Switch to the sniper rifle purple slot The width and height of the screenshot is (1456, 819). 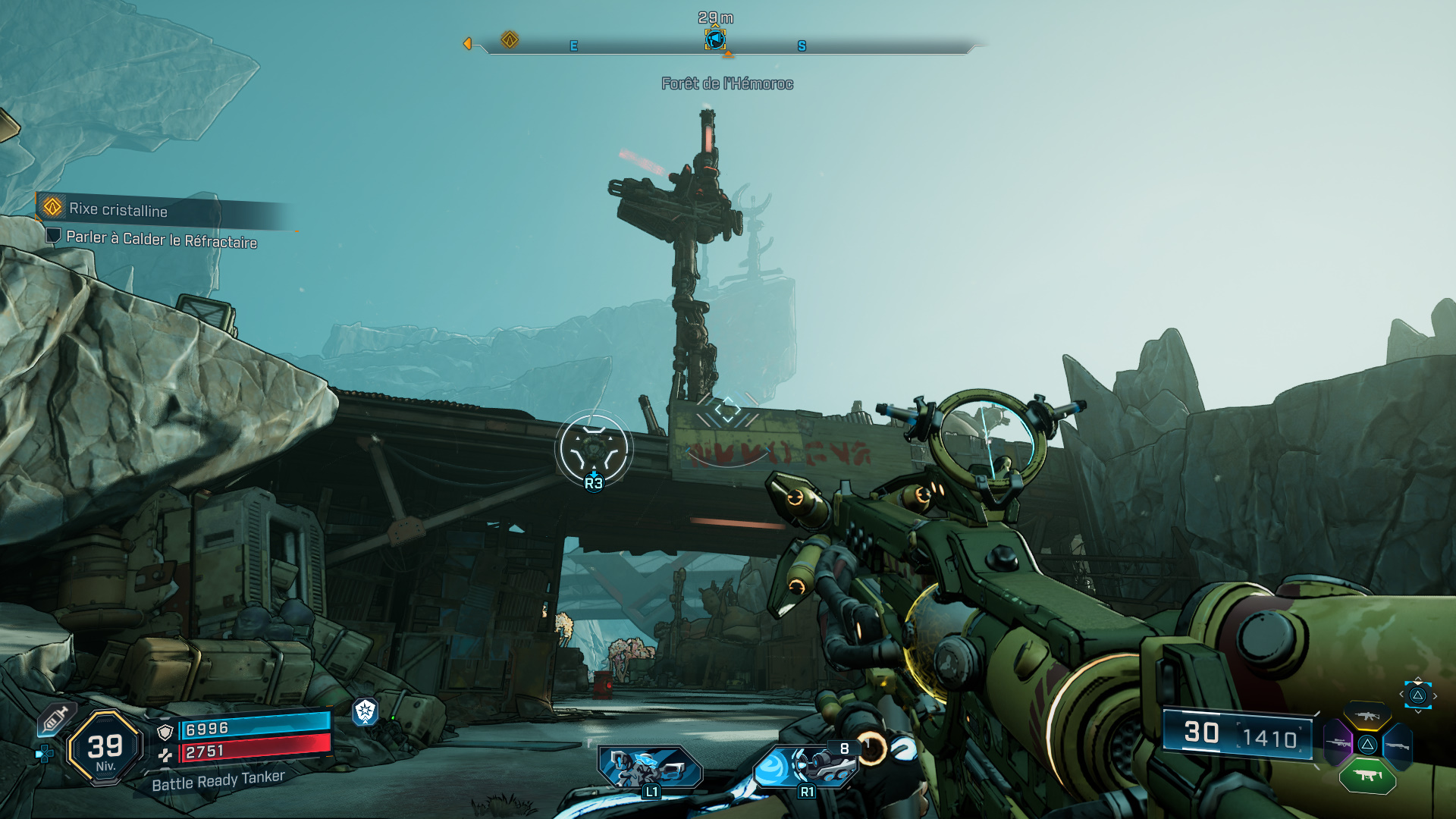pos(1338,743)
